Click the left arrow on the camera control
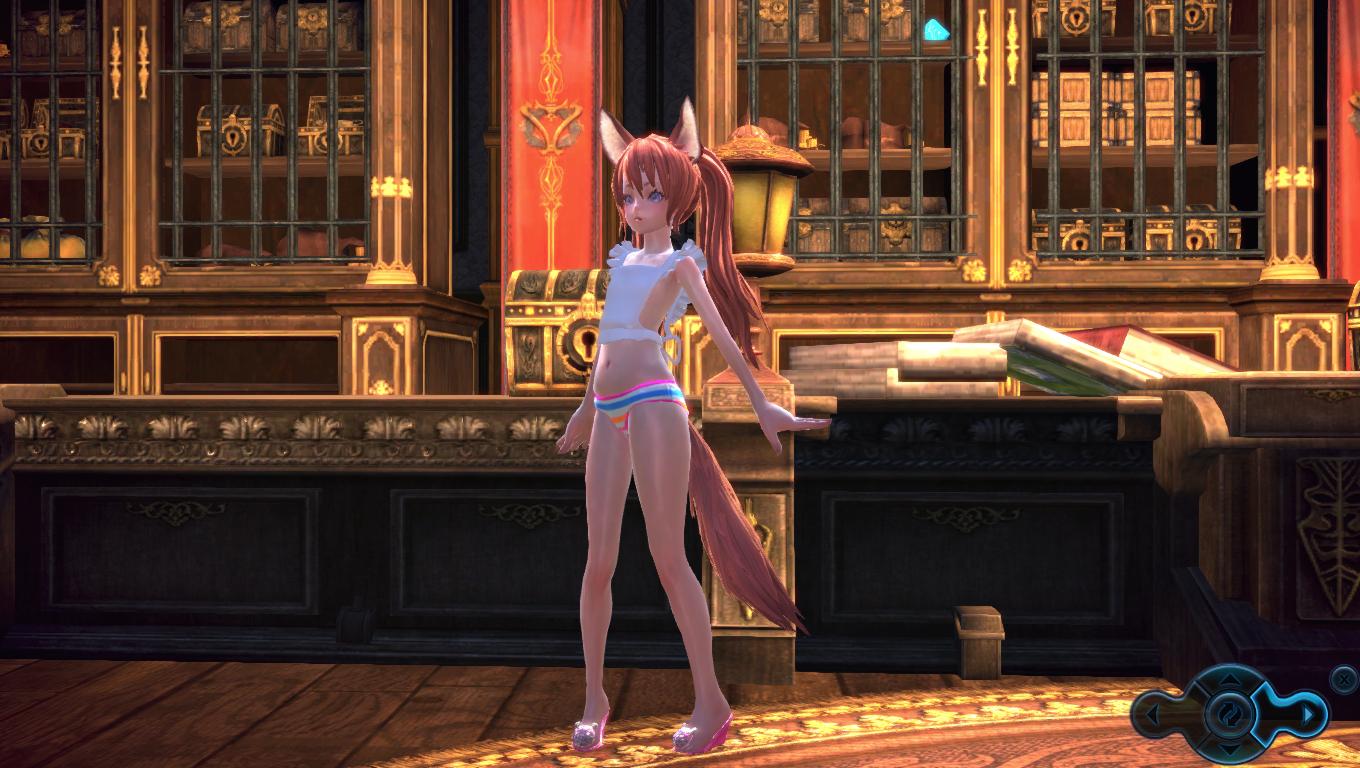The width and height of the screenshot is (1360, 768). click(1152, 715)
